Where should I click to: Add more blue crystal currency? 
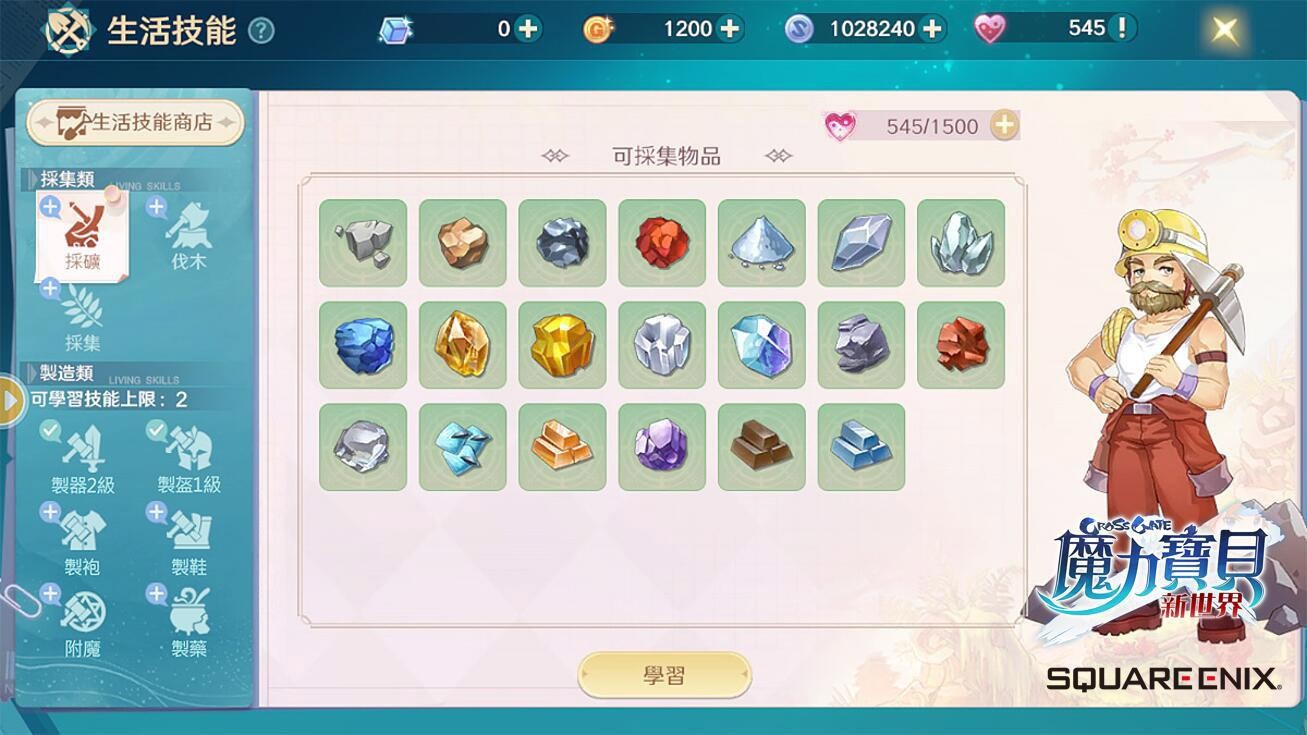527,29
